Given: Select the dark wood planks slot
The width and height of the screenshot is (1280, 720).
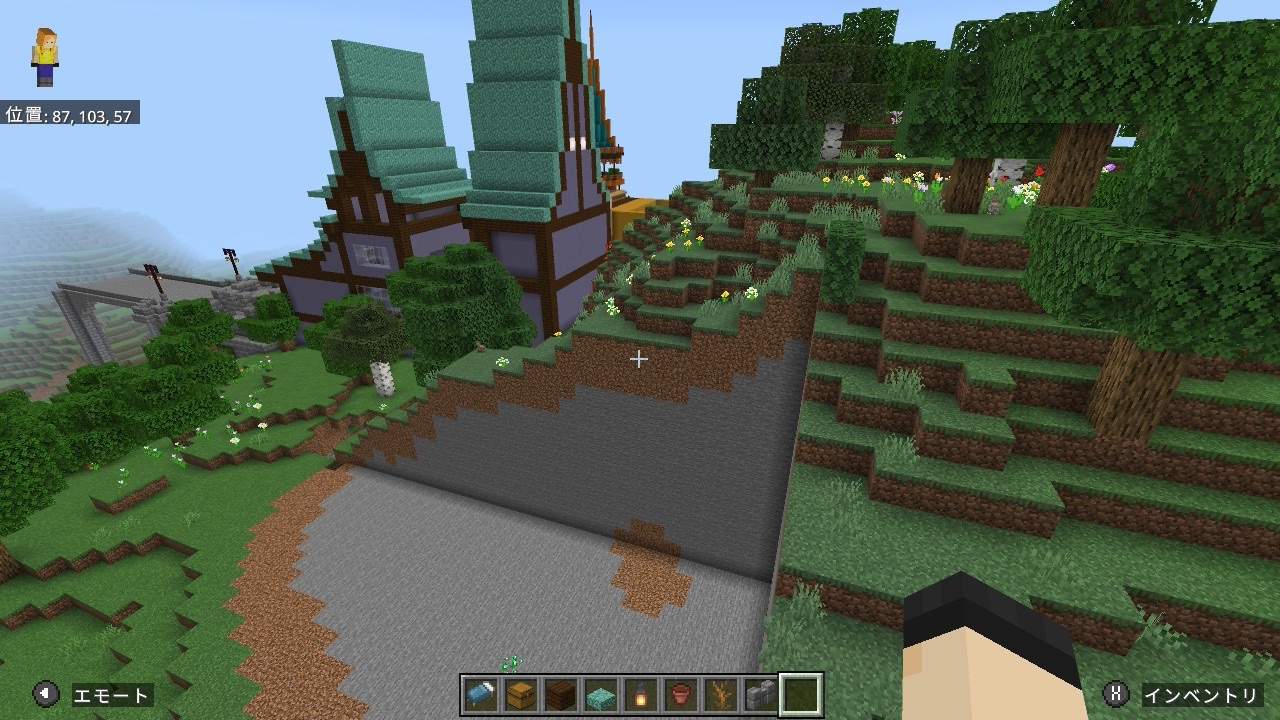Looking at the screenshot, I should tap(561, 694).
